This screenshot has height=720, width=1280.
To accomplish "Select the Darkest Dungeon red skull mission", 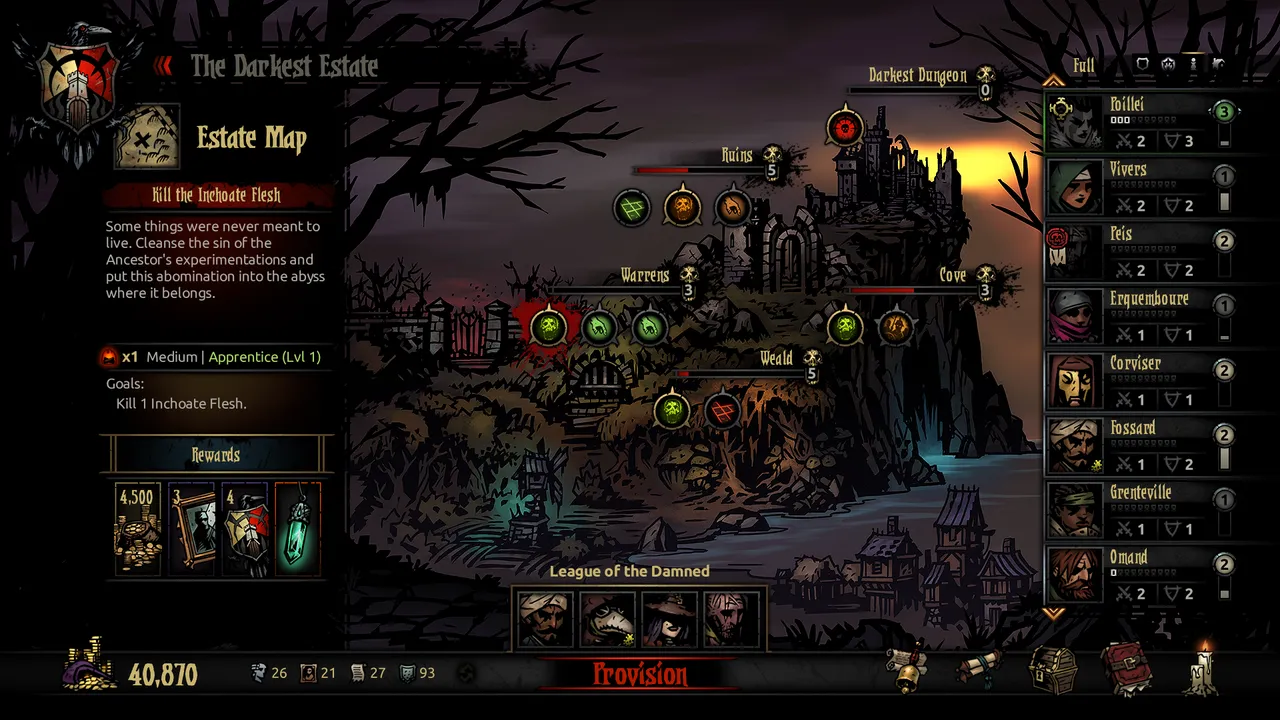I will [845, 128].
